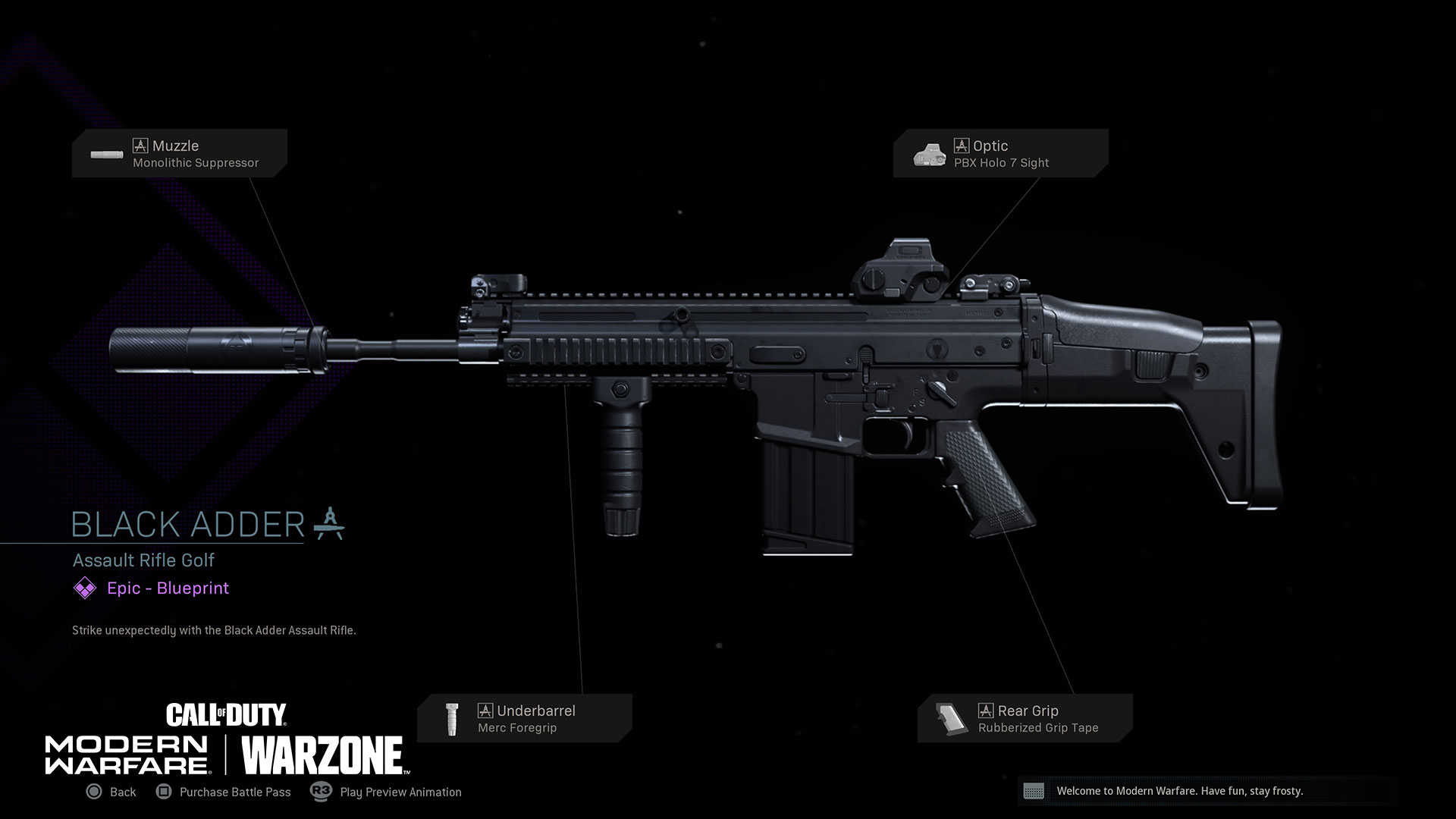This screenshot has height=819, width=1456.
Task: Go Back to the previous screen
Action: point(111,792)
